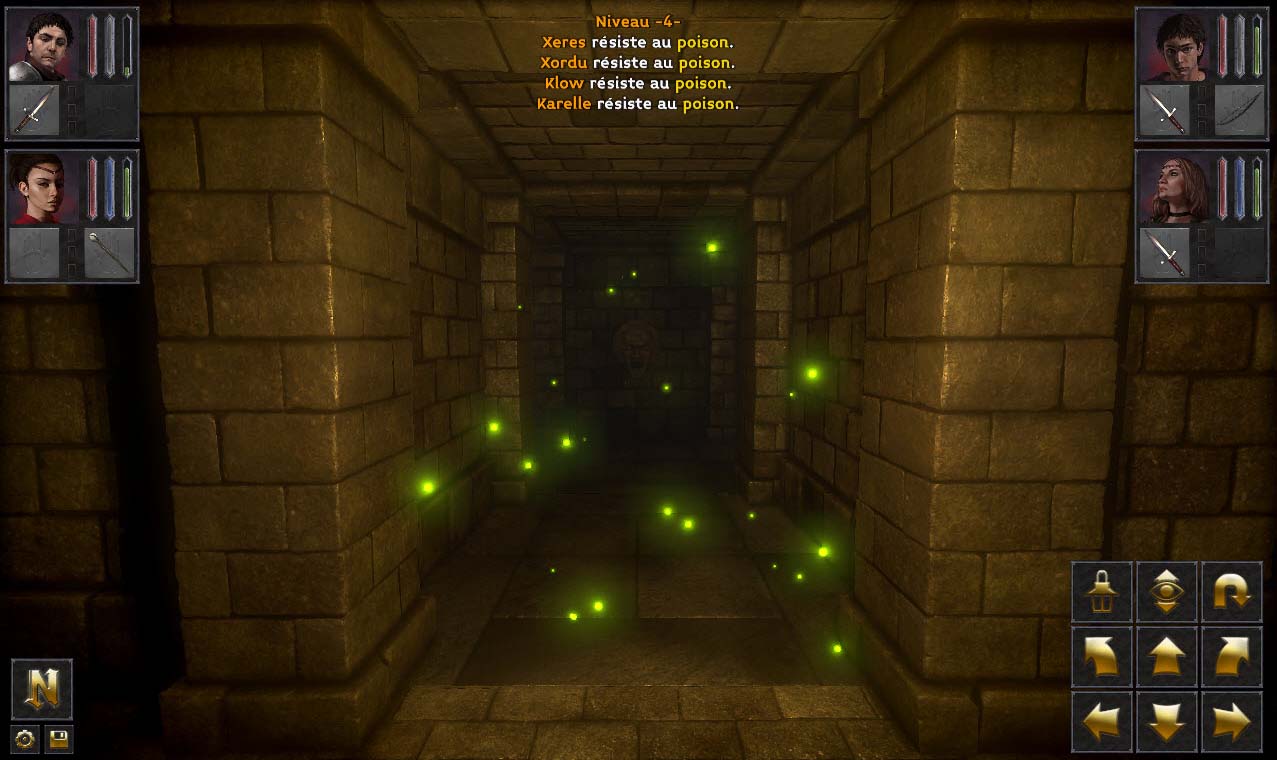Toggle the eye look up/down button
1277x760 pixels.
pyautogui.click(x=1167, y=592)
